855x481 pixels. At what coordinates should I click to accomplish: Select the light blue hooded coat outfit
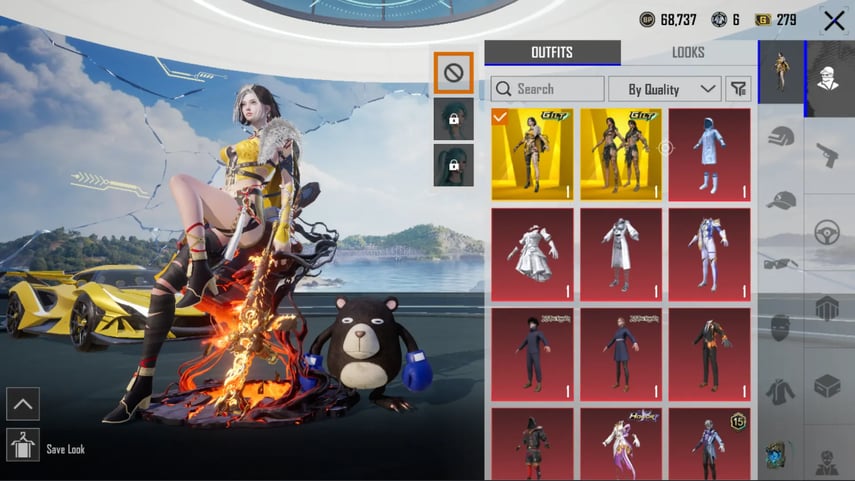pos(709,154)
